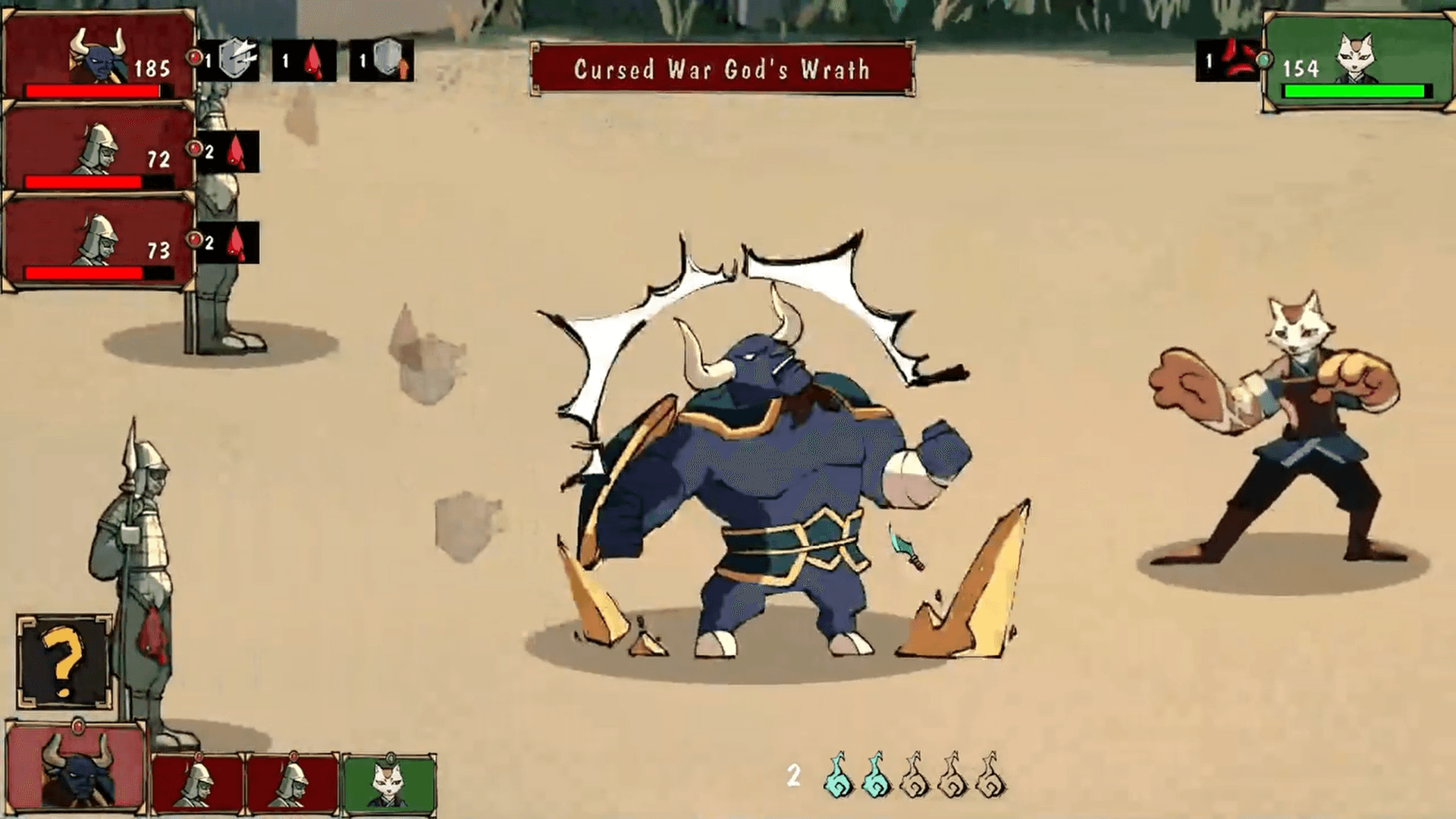
Task: Click the minotaur in the turn order bar
Action: point(76,767)
